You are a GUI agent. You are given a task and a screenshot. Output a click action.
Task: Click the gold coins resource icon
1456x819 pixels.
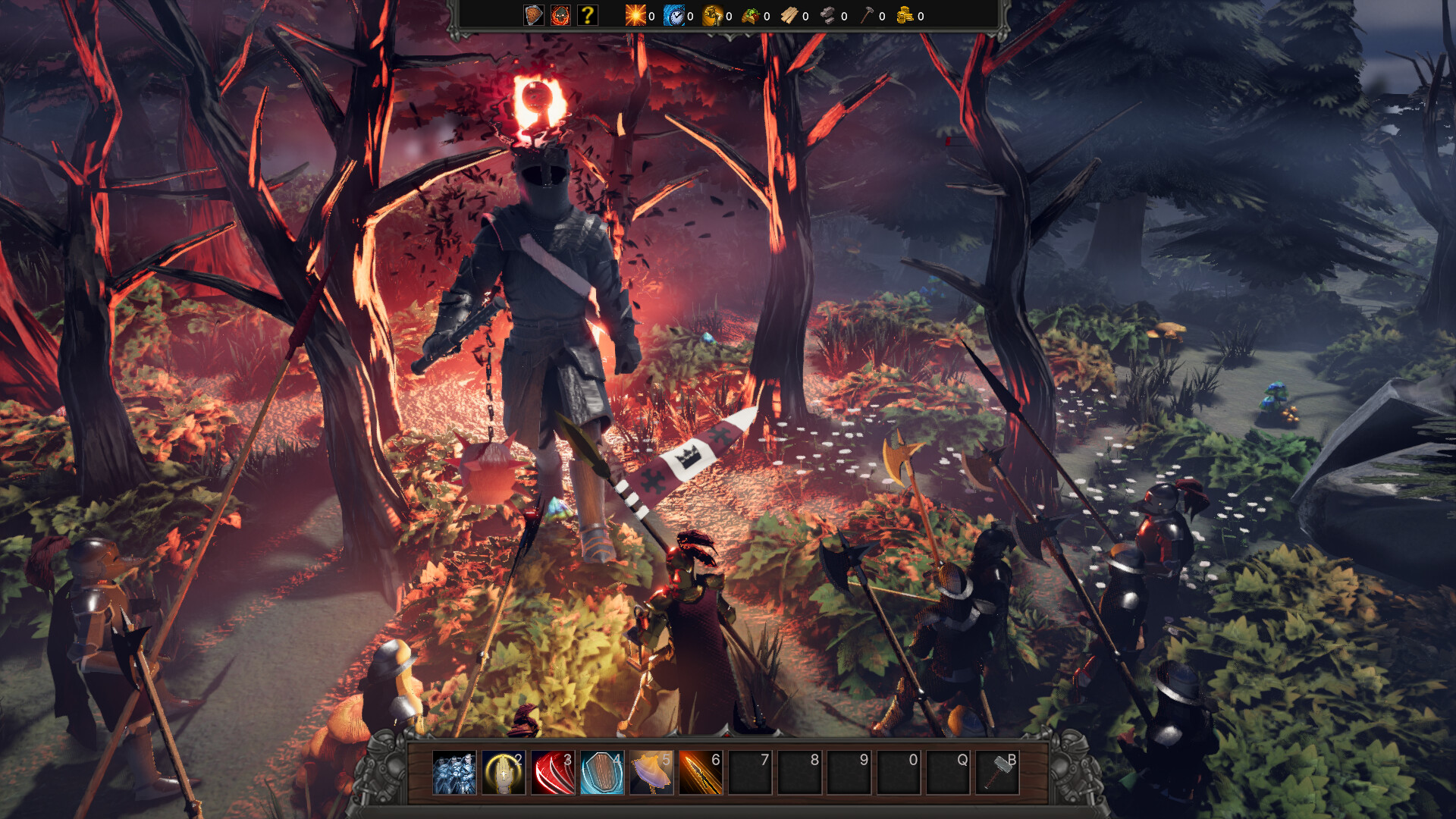point(905,16)
